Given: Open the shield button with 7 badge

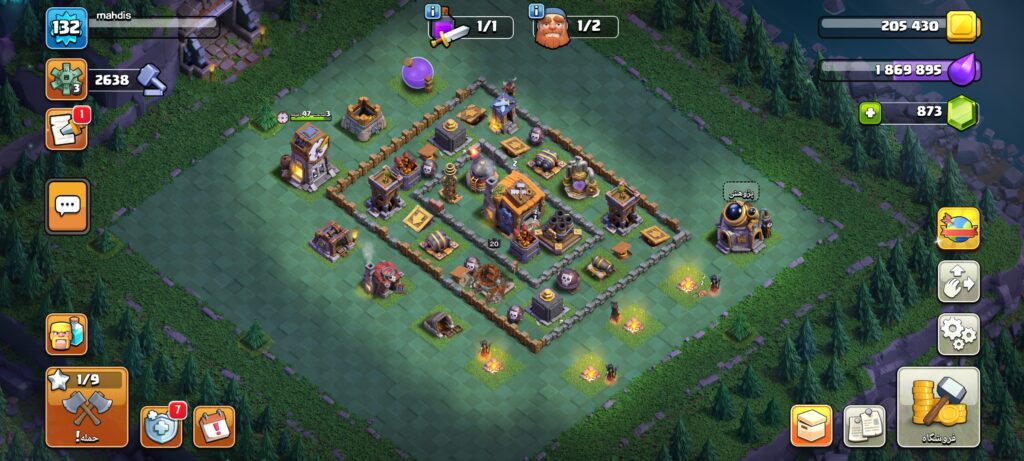Looking at the screenshot, I should (160, 426).
